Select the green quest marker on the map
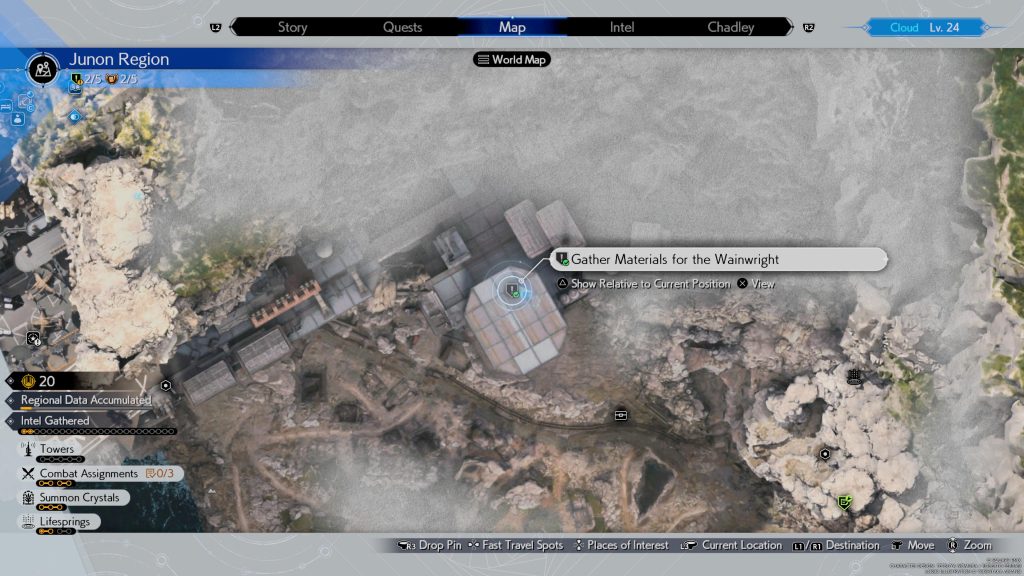Screen dimensions: 1024x576 click(845, 501)
